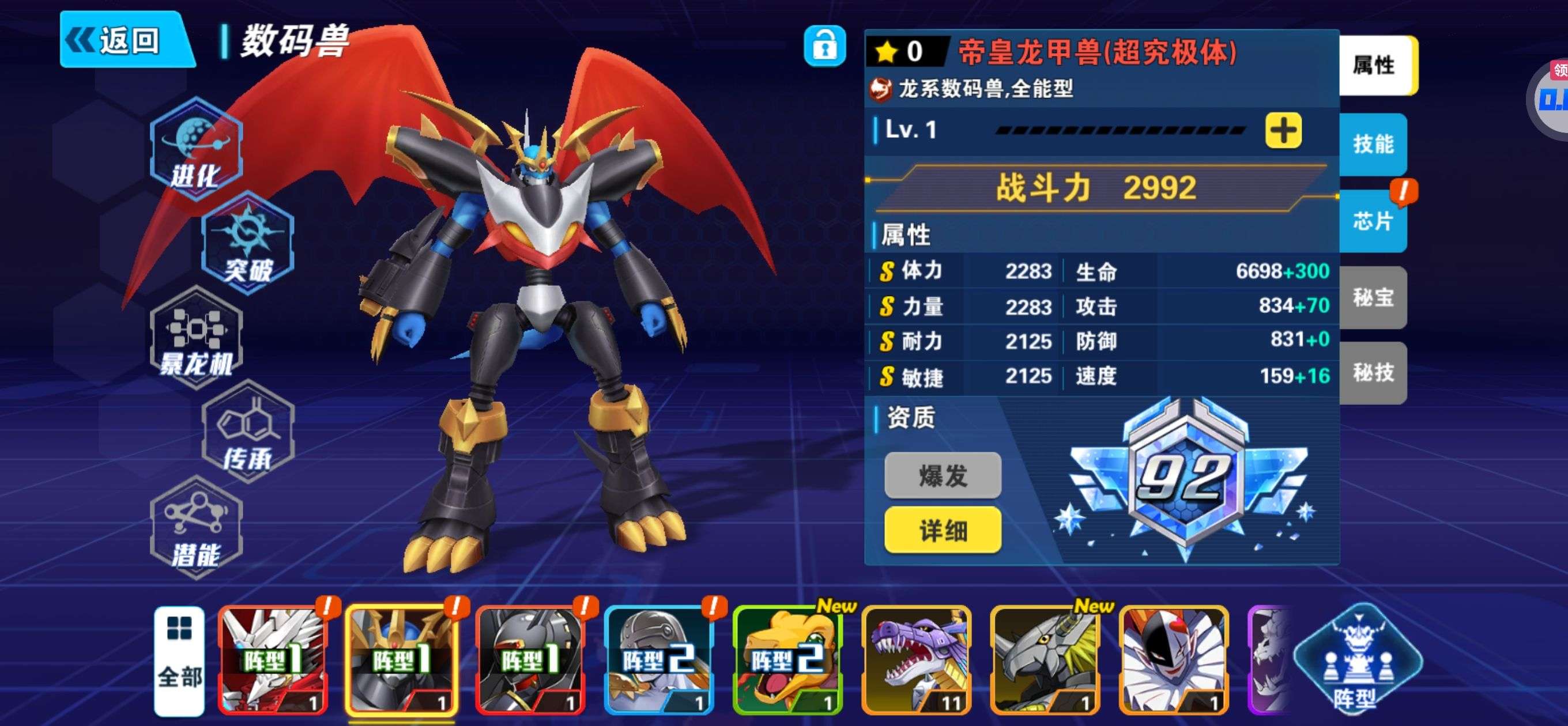Switch to the 属性 attributes tab
Screen dimensions: 1568x726
pyautogui.click(x=1375, y=65)
